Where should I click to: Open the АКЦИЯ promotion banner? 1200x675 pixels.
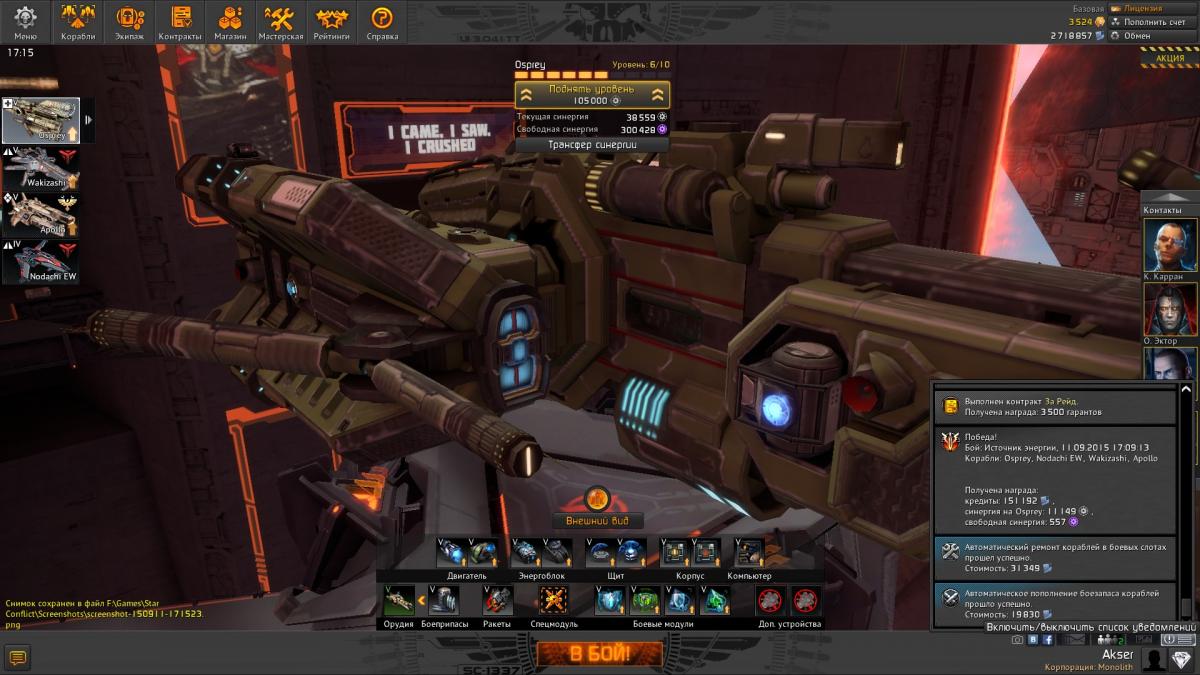pos(1169,58)
